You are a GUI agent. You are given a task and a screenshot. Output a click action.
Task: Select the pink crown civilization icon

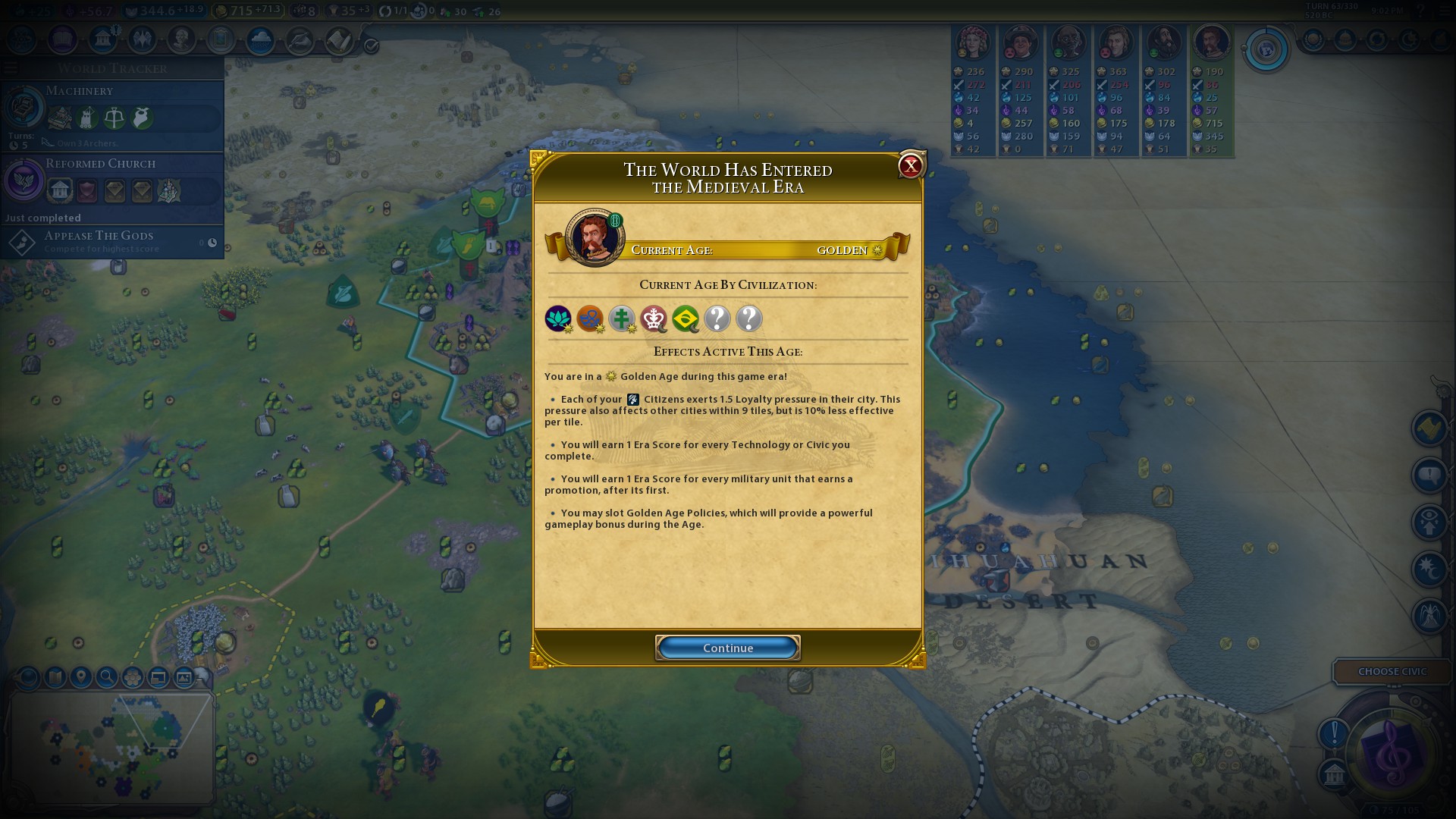click(x=654, y=318)
